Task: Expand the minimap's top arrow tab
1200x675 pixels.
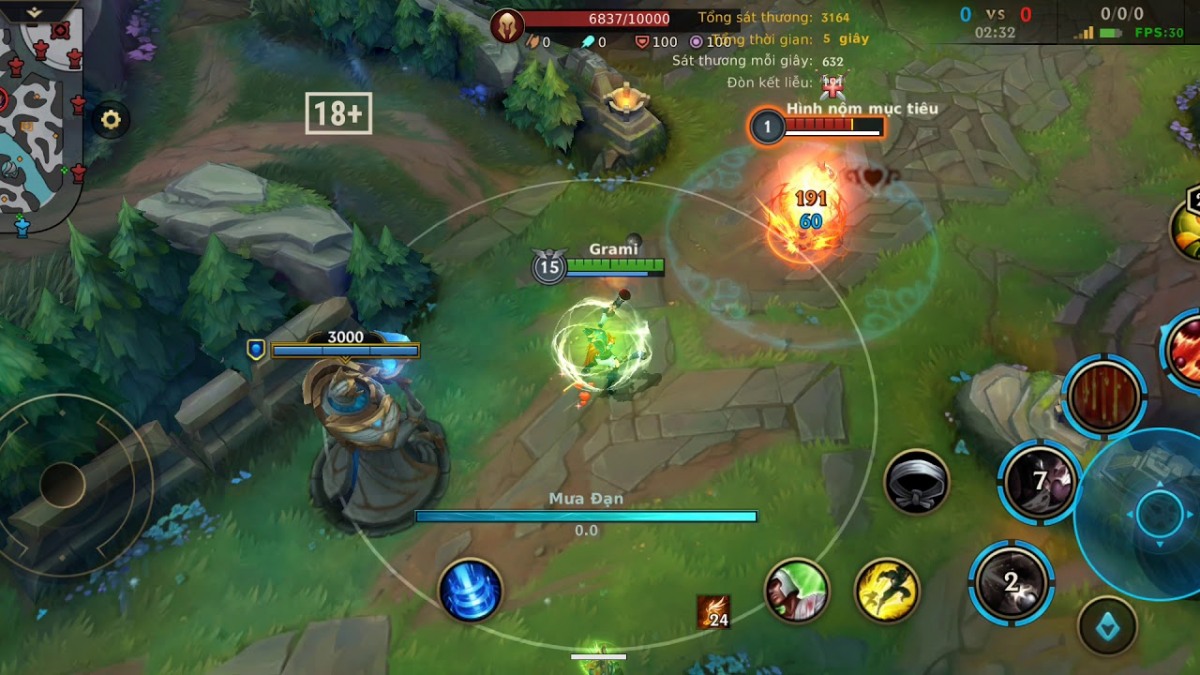Action: (35, 11)
